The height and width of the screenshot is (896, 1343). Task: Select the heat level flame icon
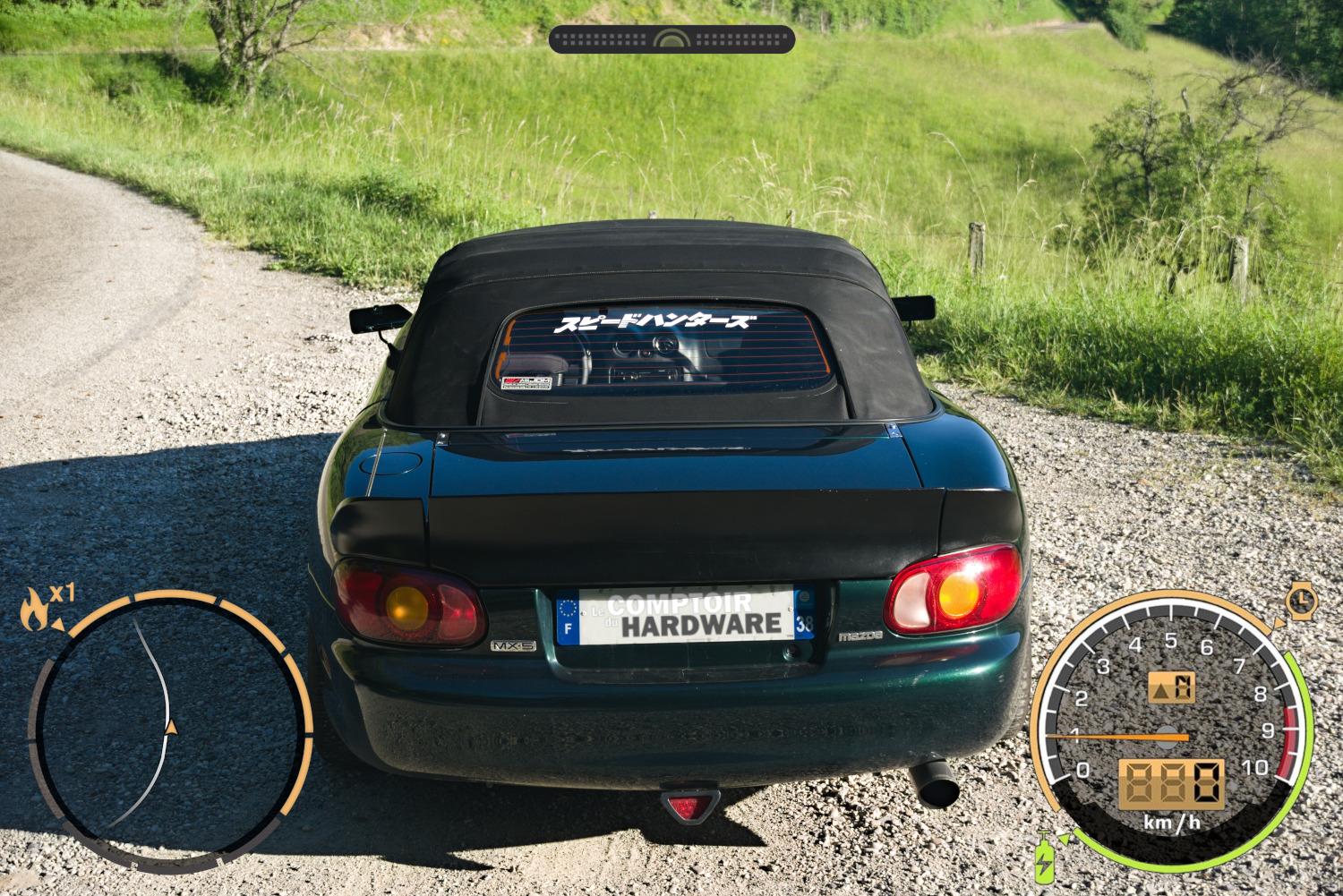click(34, 609)
